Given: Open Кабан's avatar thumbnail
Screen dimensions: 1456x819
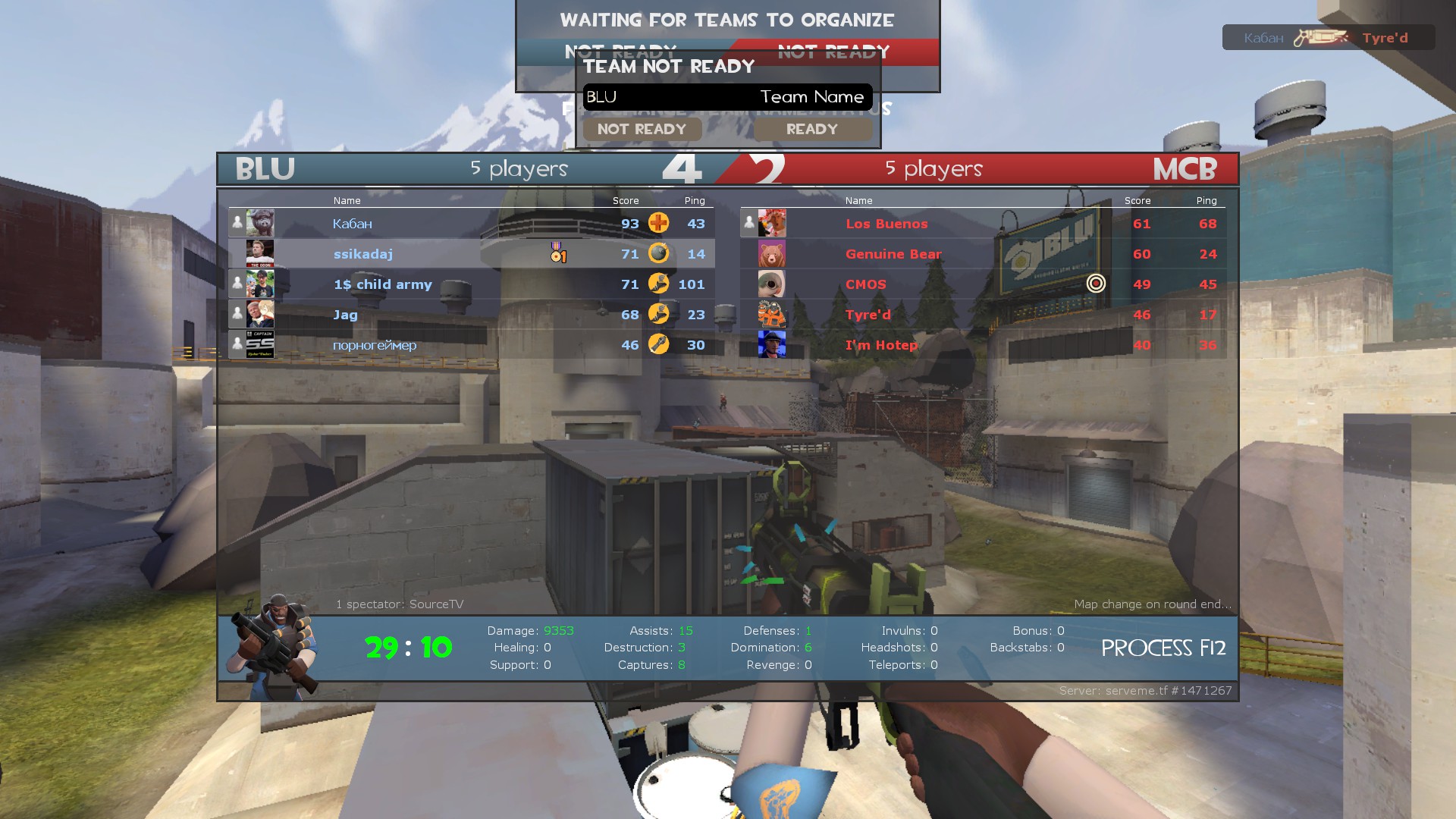Looking at the screenshot, I should coord(260,223).
